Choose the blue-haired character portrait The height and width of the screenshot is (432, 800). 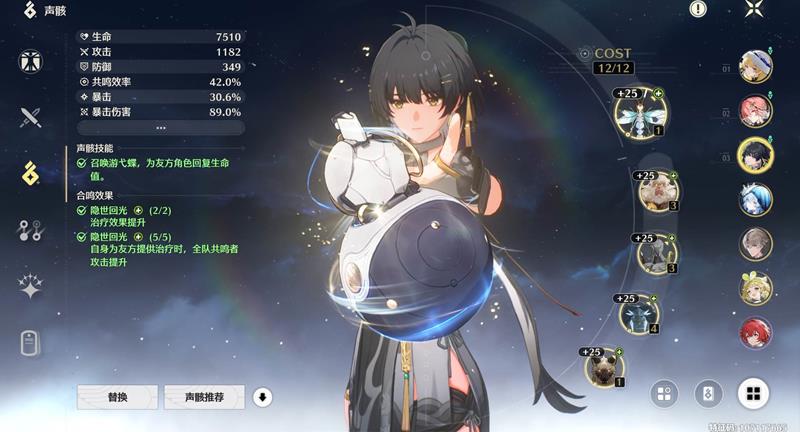[x=755, y=200]
